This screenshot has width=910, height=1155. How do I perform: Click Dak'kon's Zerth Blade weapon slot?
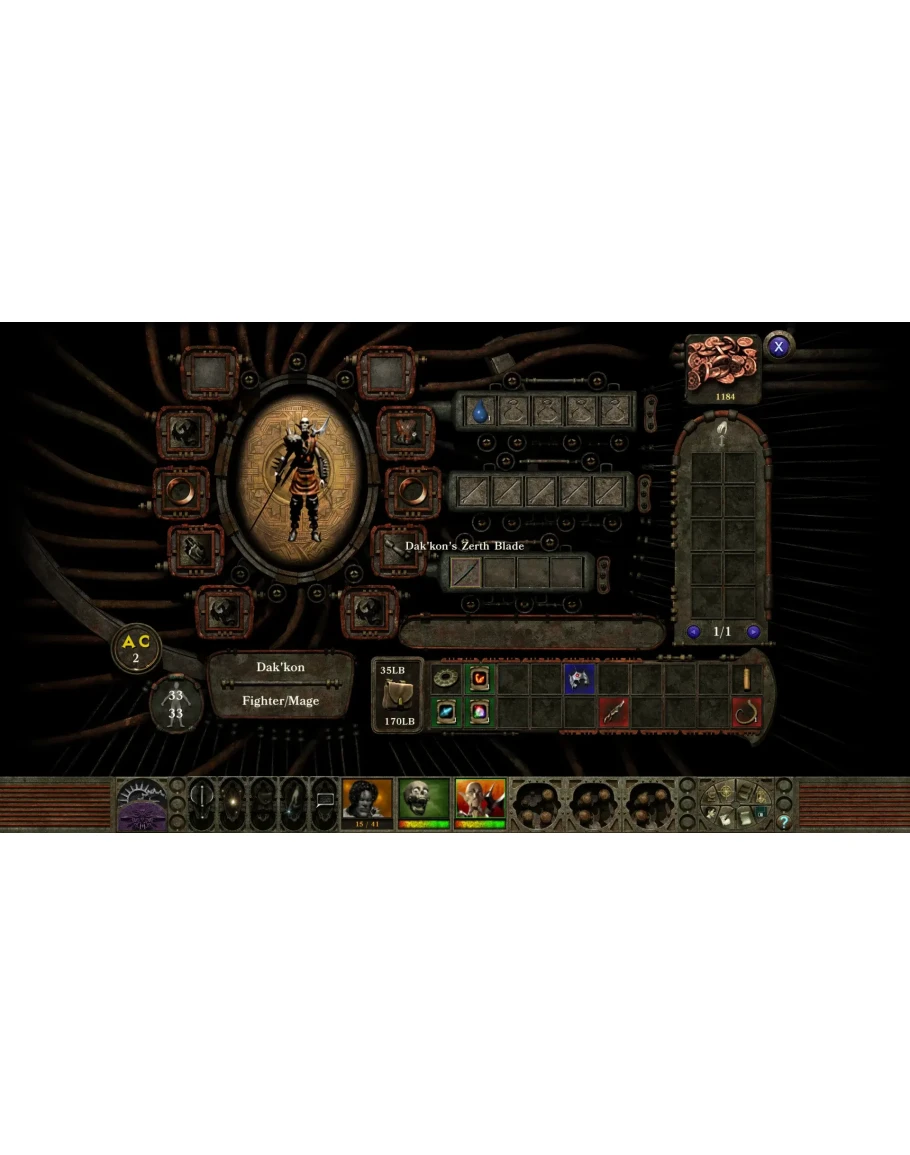point(465,571)
